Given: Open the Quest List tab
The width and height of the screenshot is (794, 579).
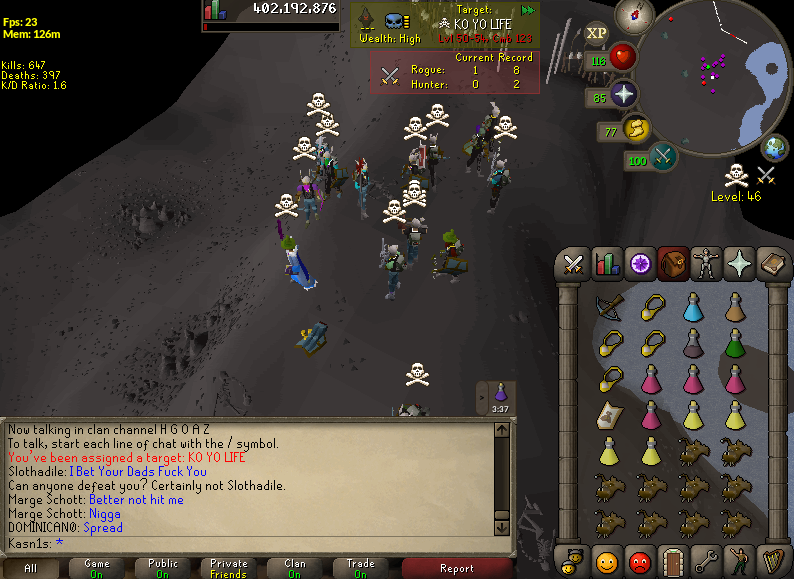Looking at the screenshot, I should [x=639, y=264].
